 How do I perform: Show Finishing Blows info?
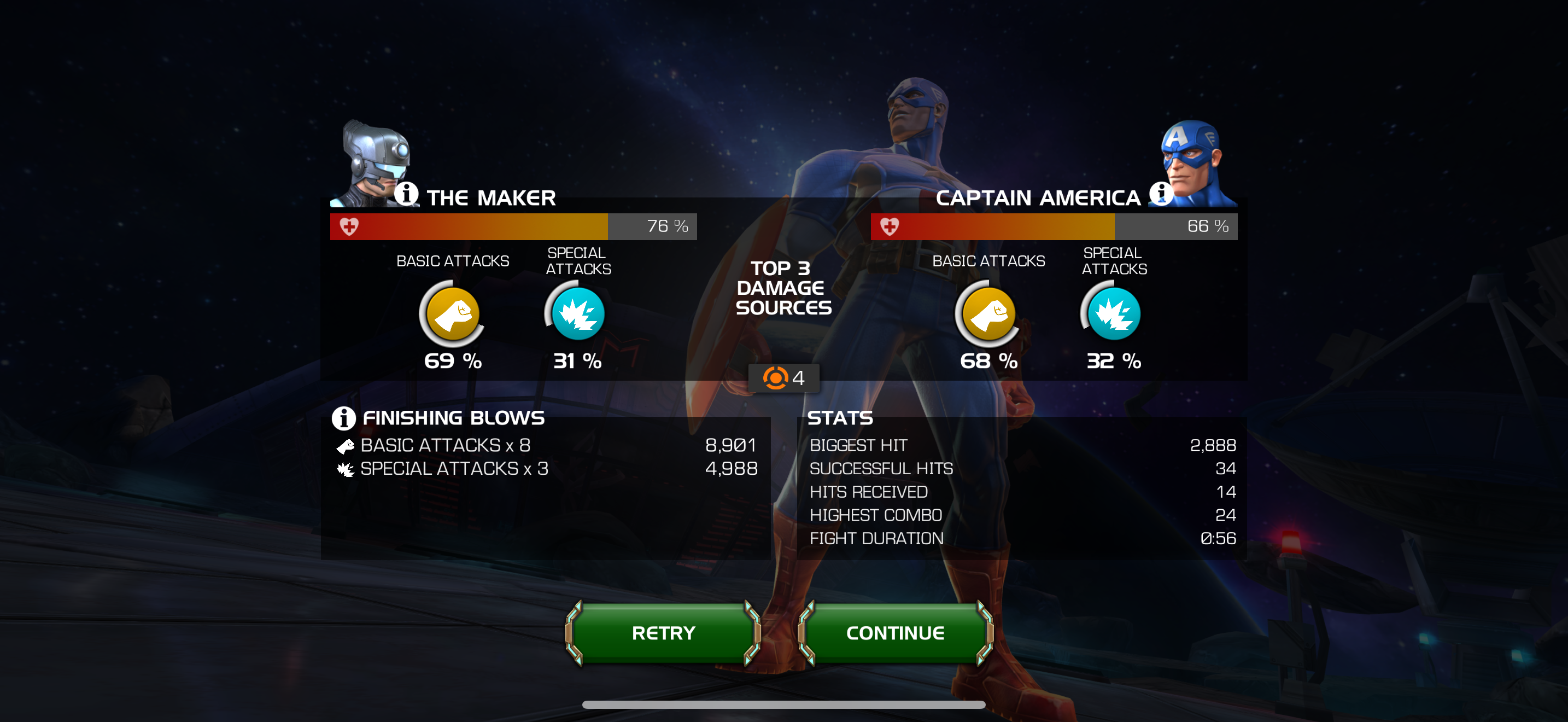pyautogui.click(x=343, y=418)
